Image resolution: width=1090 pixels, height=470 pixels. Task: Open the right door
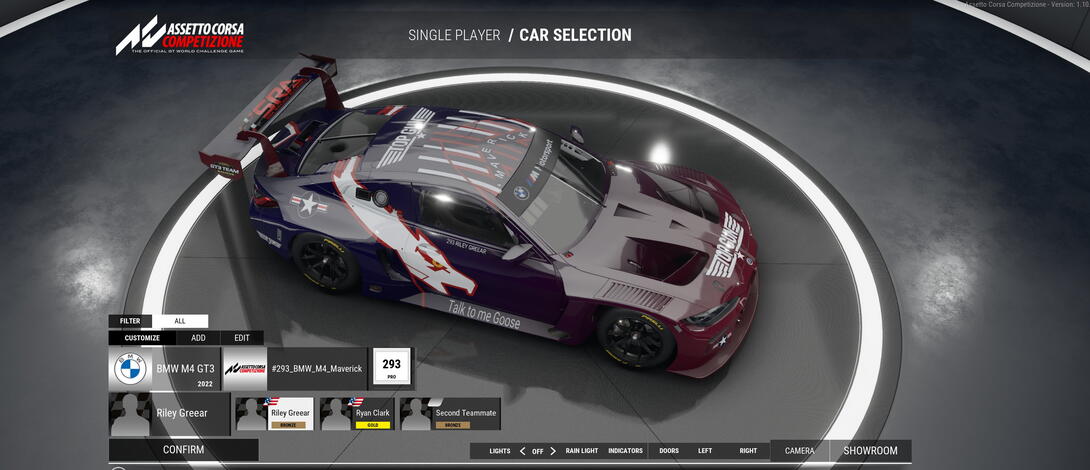748,451
